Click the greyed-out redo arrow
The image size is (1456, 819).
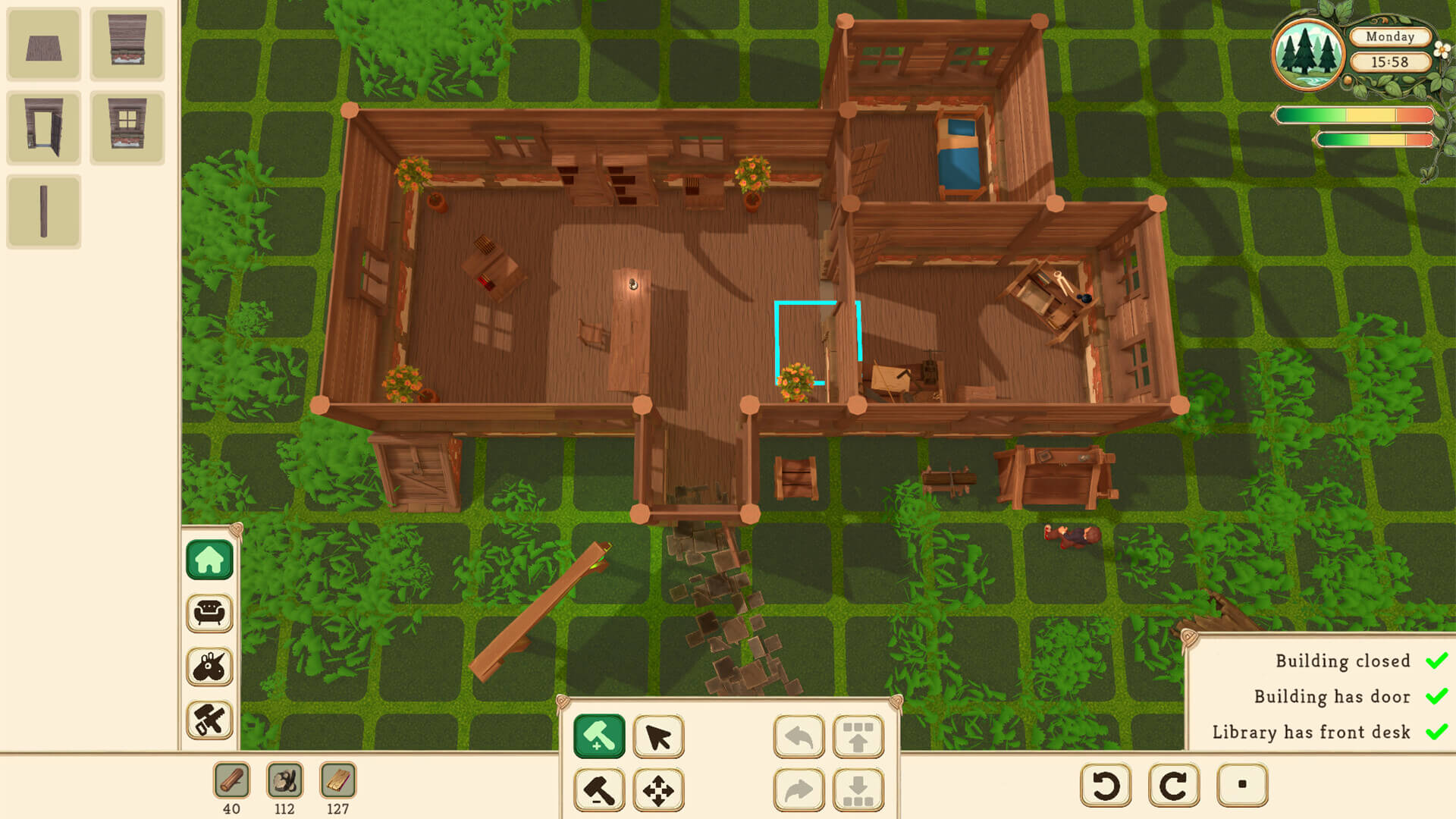click(799, 789)
